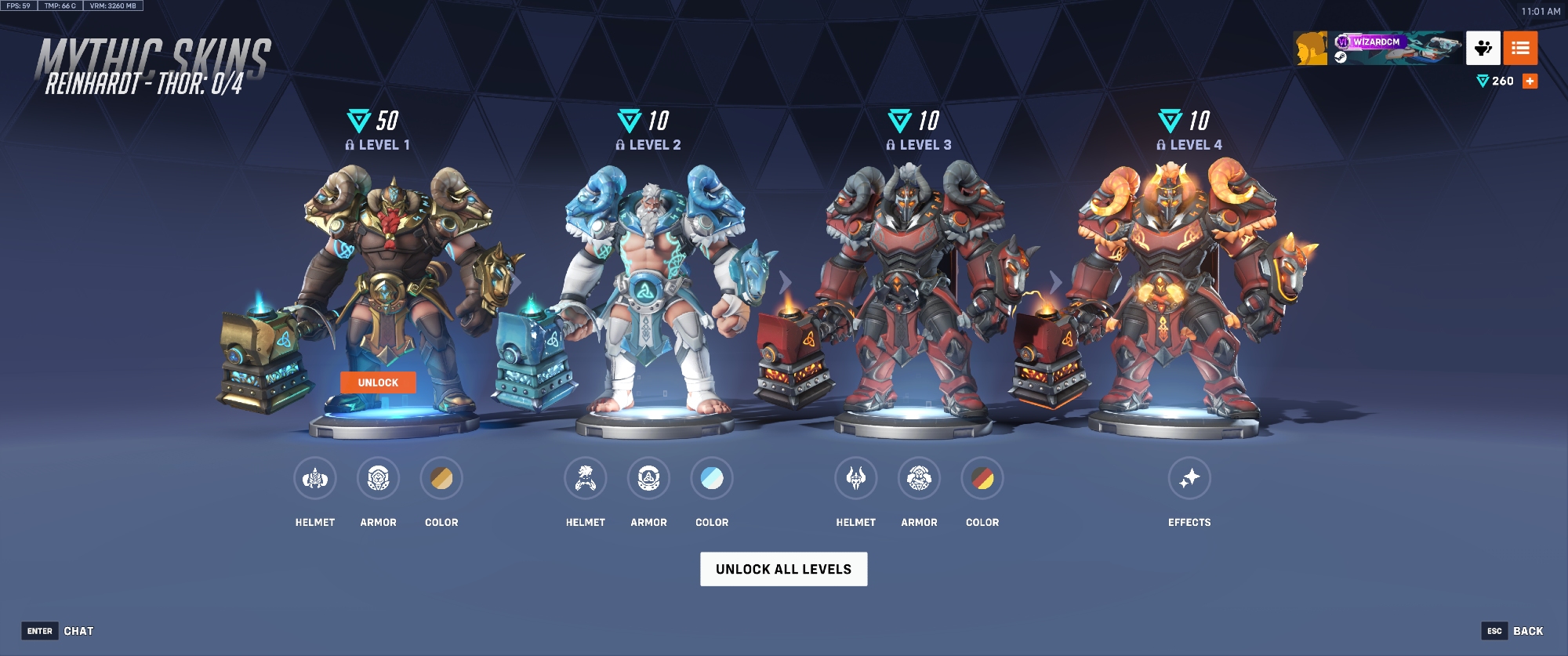Choose the Level 2 Armor option
Viewport: 1568px width, 656px height.
(x=648, y=478)
